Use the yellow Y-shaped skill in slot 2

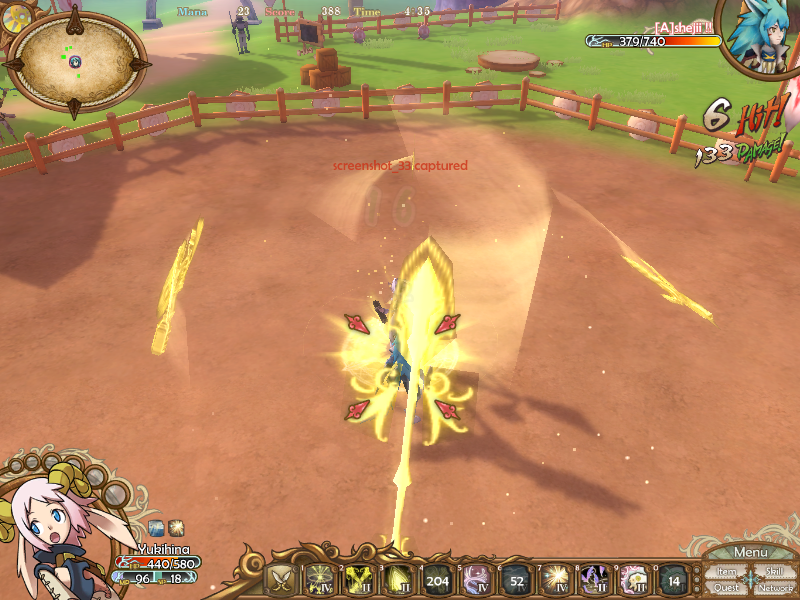coord(359,580)
